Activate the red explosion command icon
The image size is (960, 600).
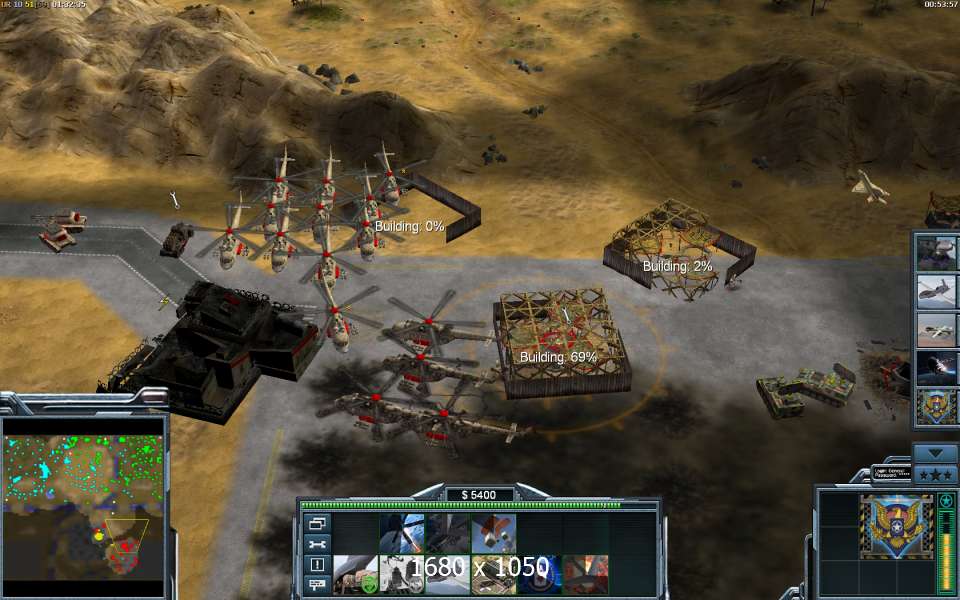[585, 574]
